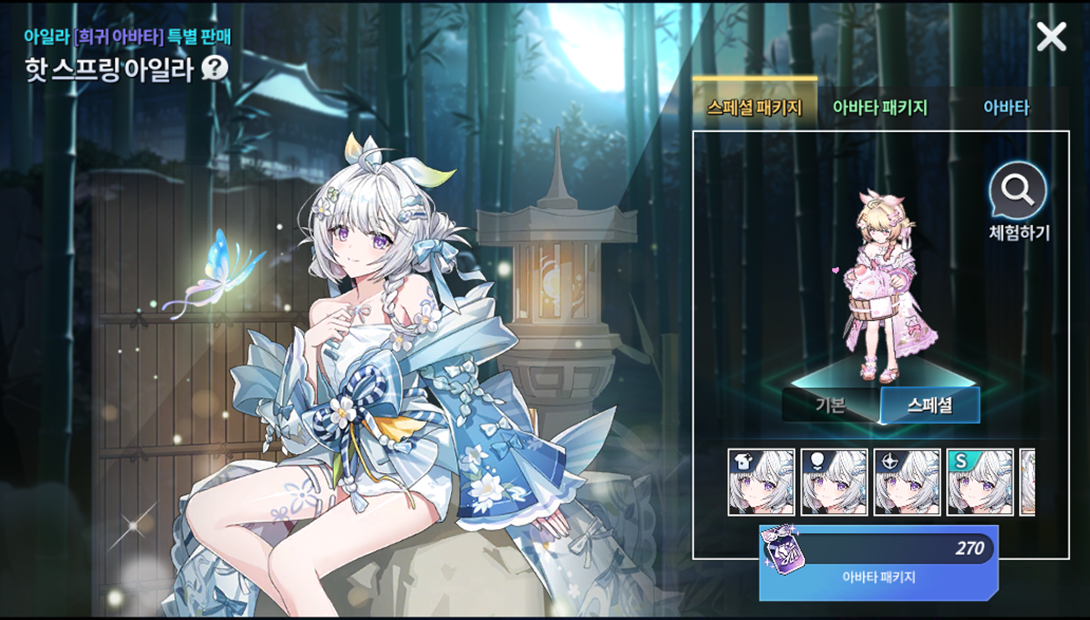Select the 기본 preview toggle

(x=830, y=405)
